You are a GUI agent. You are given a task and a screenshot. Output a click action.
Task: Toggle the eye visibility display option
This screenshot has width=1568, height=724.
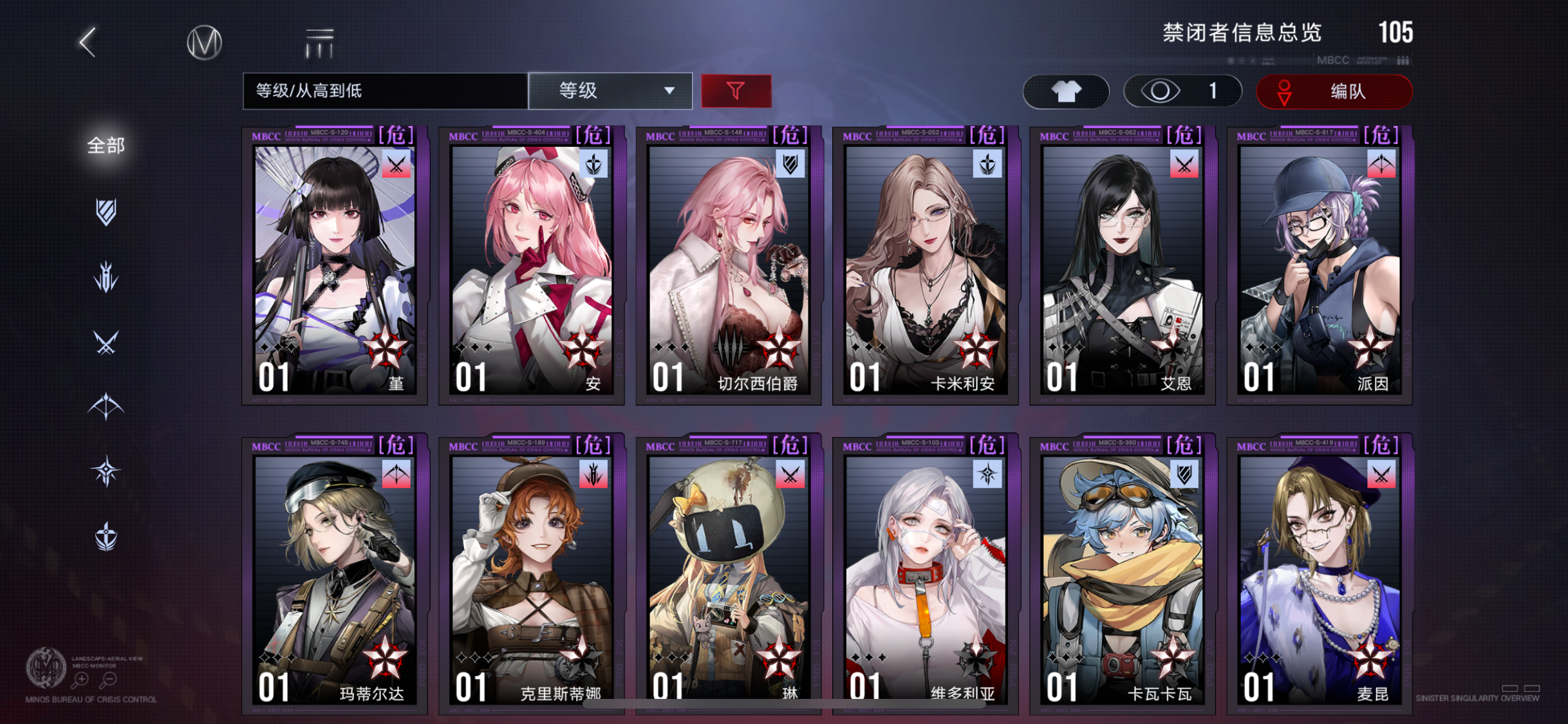(1183, 91)
